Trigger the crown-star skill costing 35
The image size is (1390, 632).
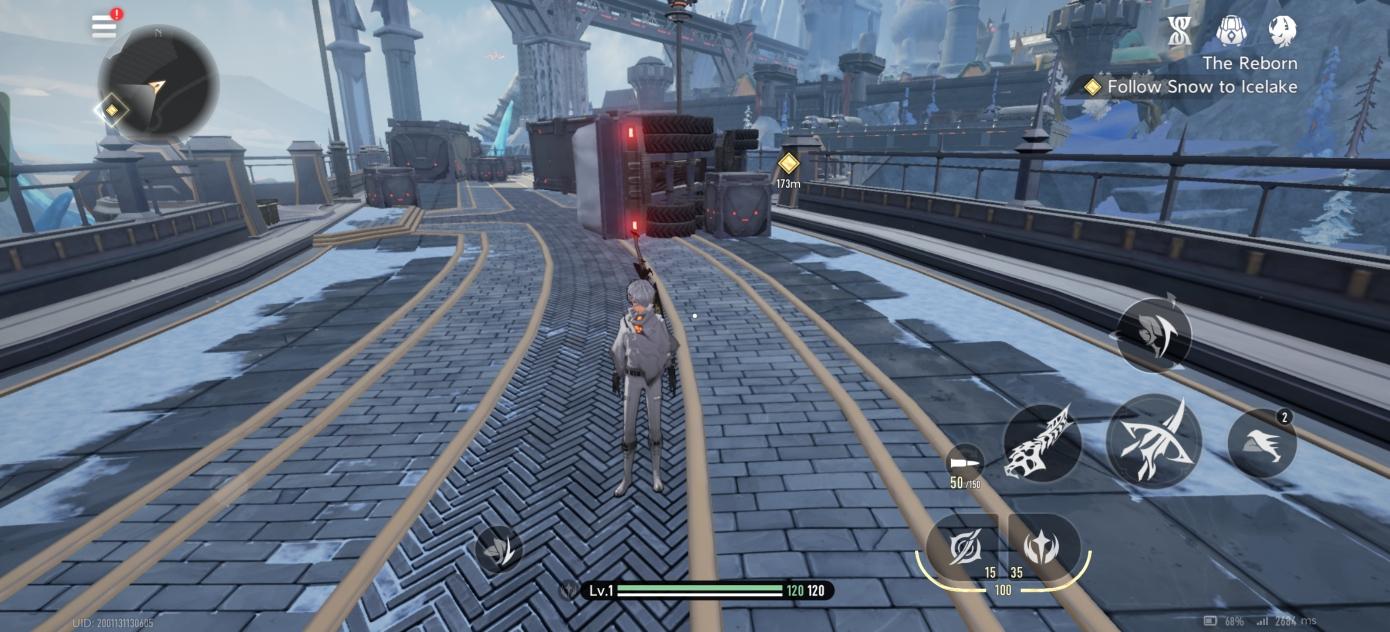coord(1043,547)
